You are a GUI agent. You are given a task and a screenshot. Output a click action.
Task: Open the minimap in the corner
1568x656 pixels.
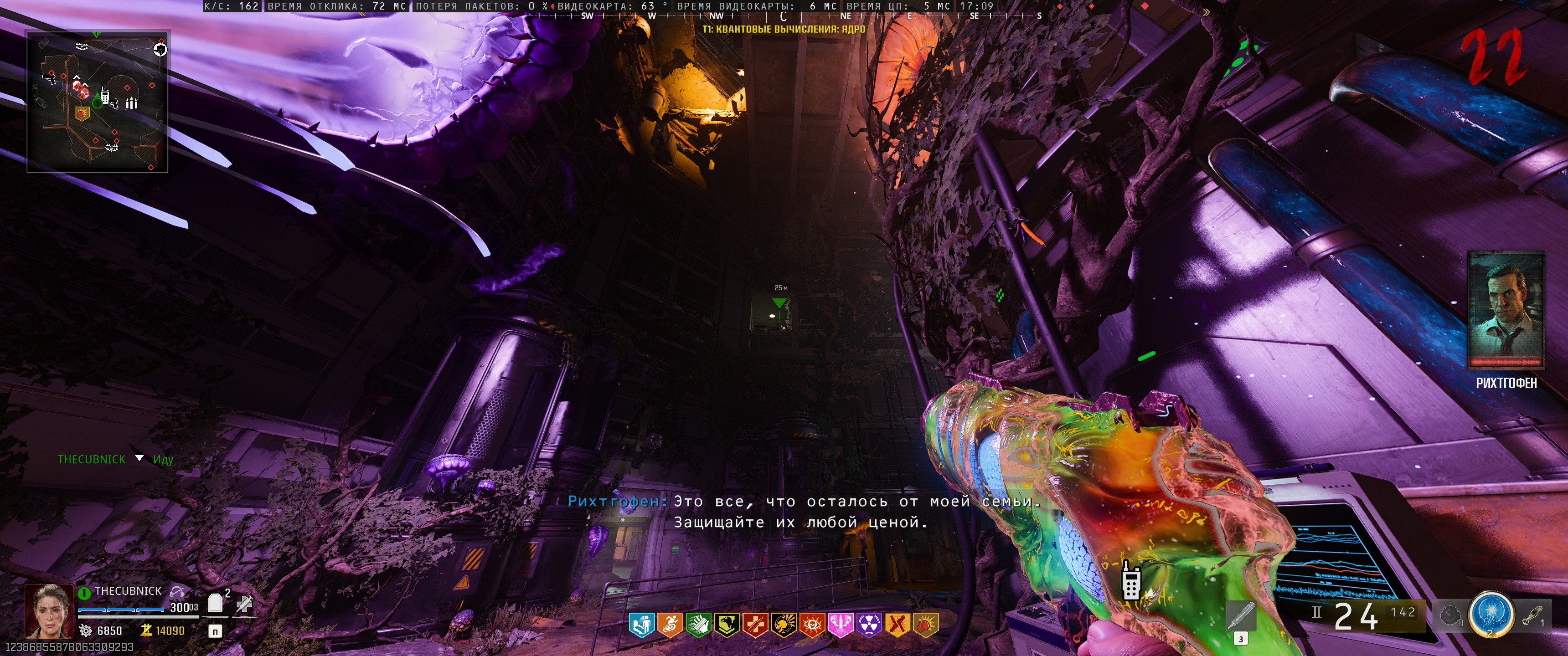pyautogui.click(x=98, y=102)
